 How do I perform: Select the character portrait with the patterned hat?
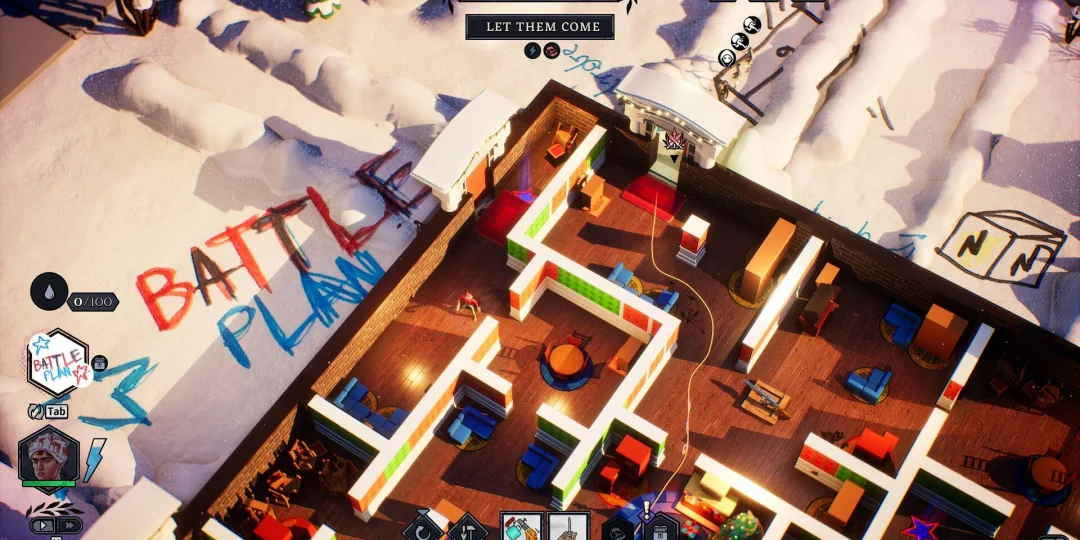pos(48,457)
